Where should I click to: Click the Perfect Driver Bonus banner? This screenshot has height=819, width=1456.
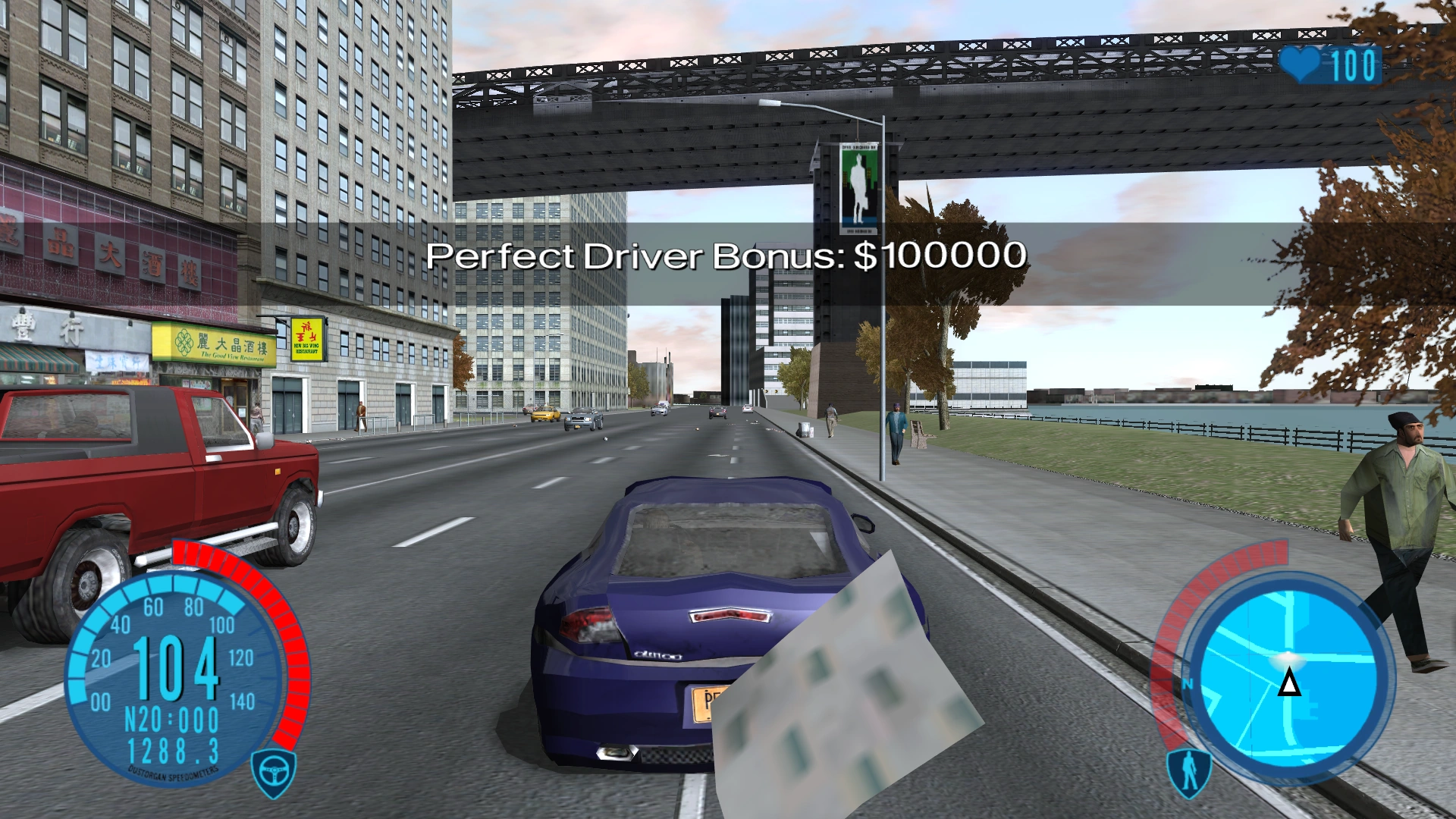point(726,257)
